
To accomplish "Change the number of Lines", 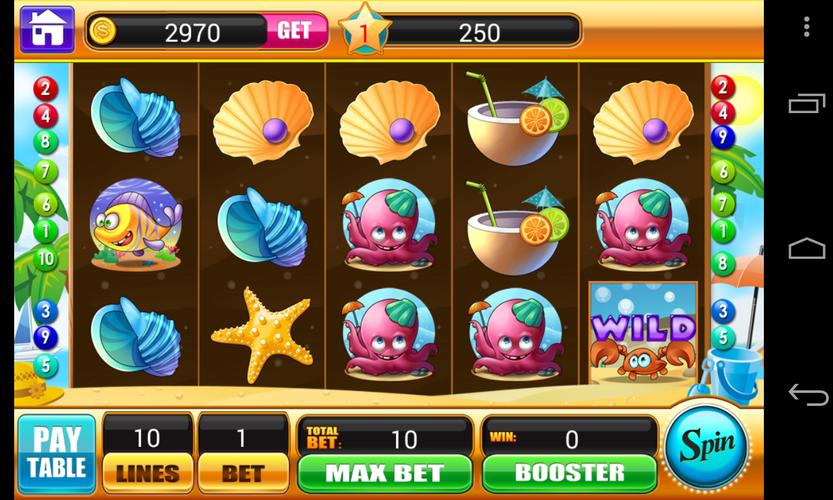I will pos(148,472).
